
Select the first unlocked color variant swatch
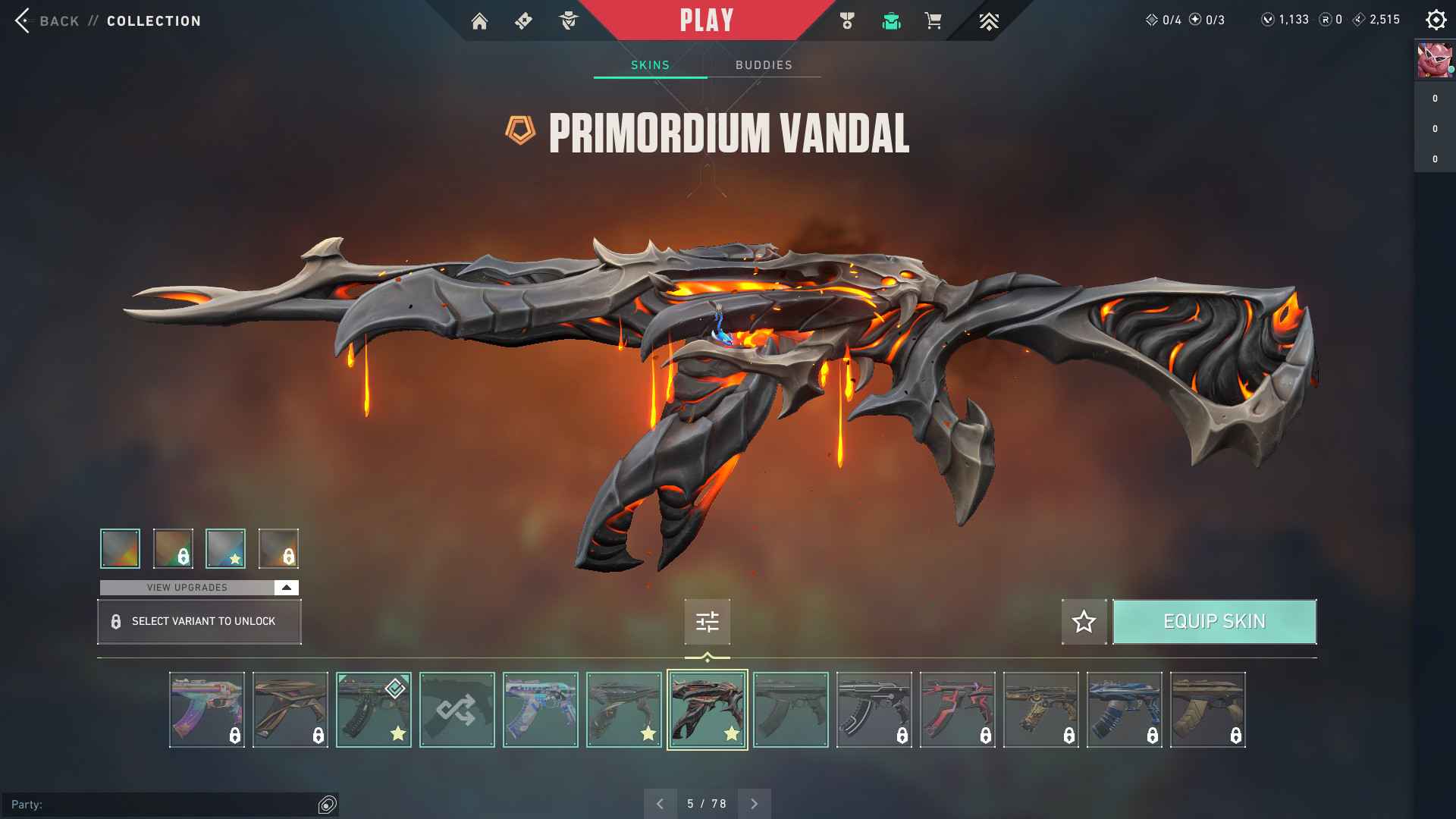coord(120,548)
